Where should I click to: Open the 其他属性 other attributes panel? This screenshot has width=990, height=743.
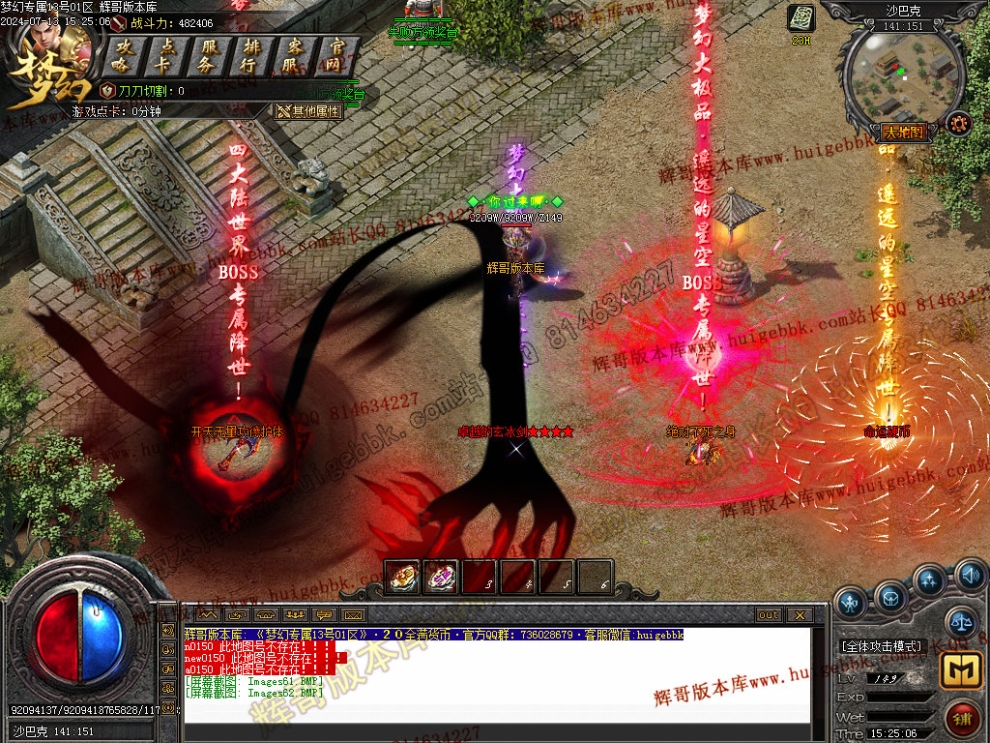[309, 111]
